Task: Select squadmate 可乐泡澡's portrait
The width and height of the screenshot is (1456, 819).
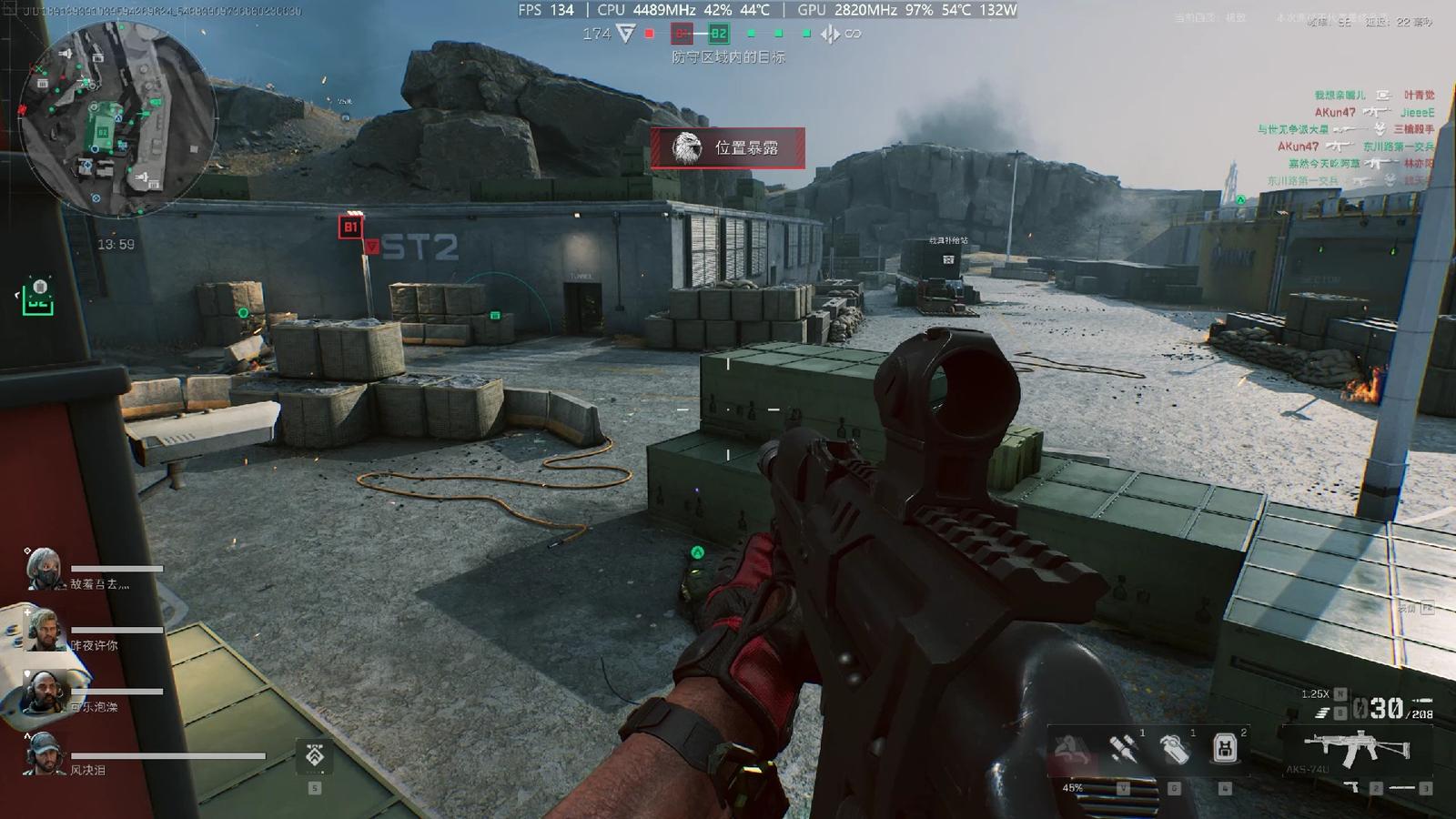Action: click(x=44, y=693)
